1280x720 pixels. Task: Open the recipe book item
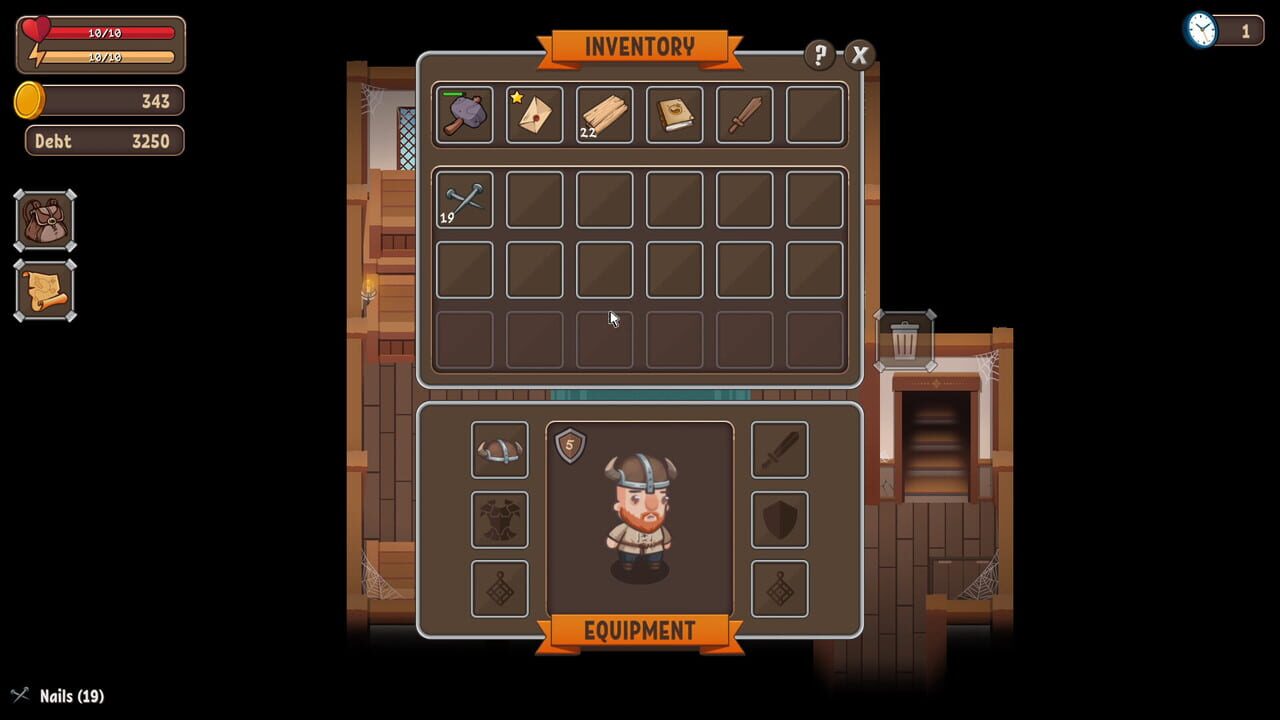[674, 114]
